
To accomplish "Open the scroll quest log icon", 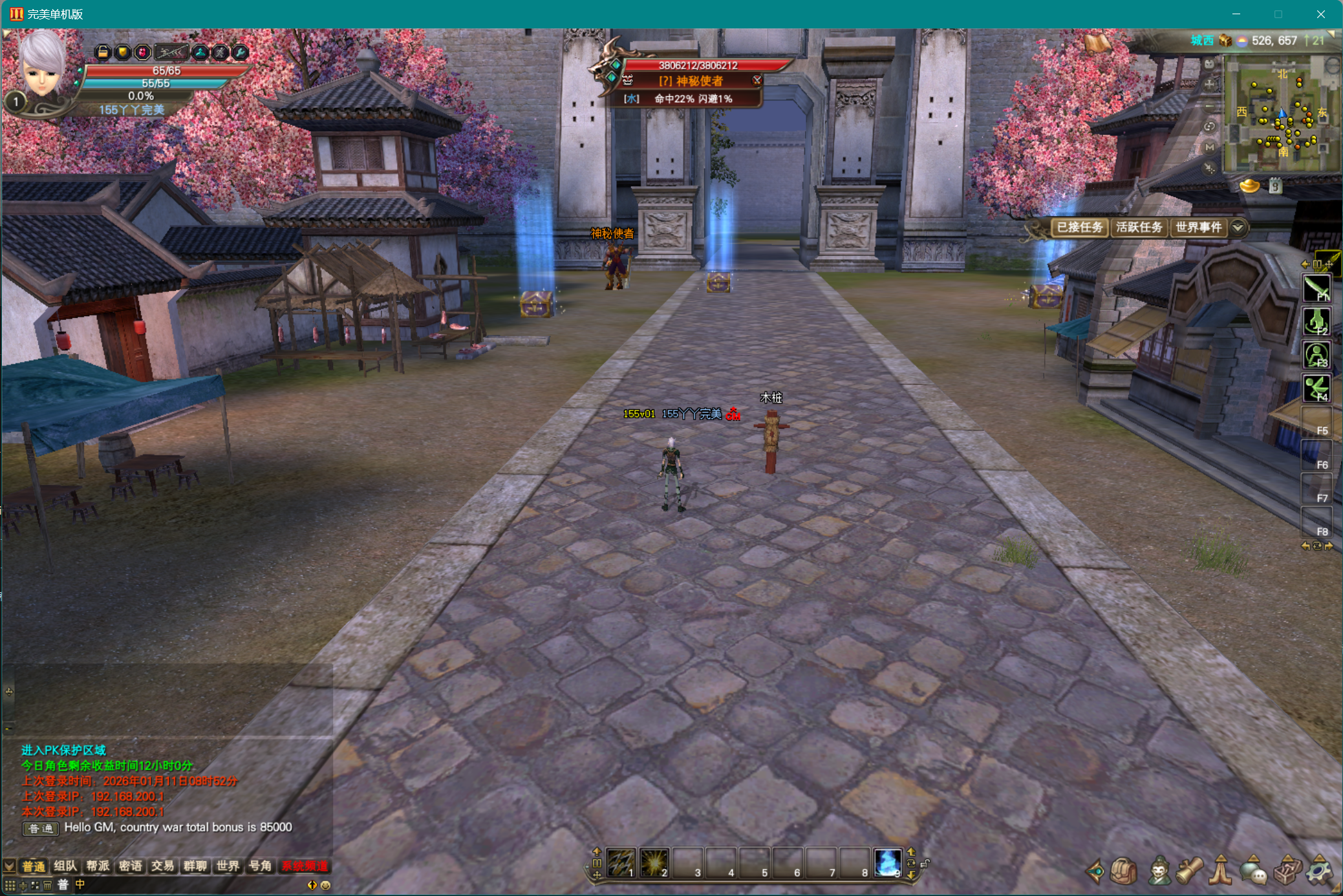I will coord(1190,871).
